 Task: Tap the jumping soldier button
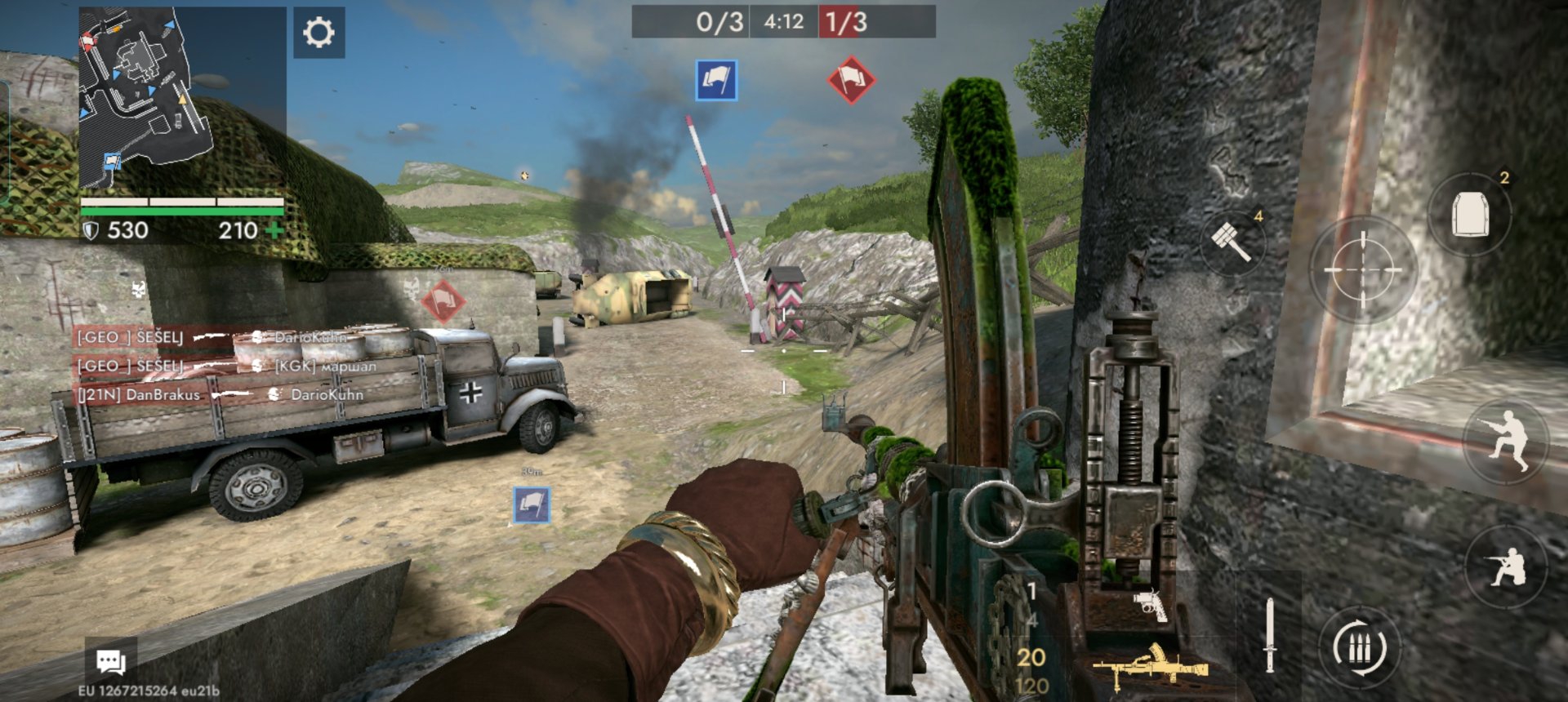pos(1507,441)
